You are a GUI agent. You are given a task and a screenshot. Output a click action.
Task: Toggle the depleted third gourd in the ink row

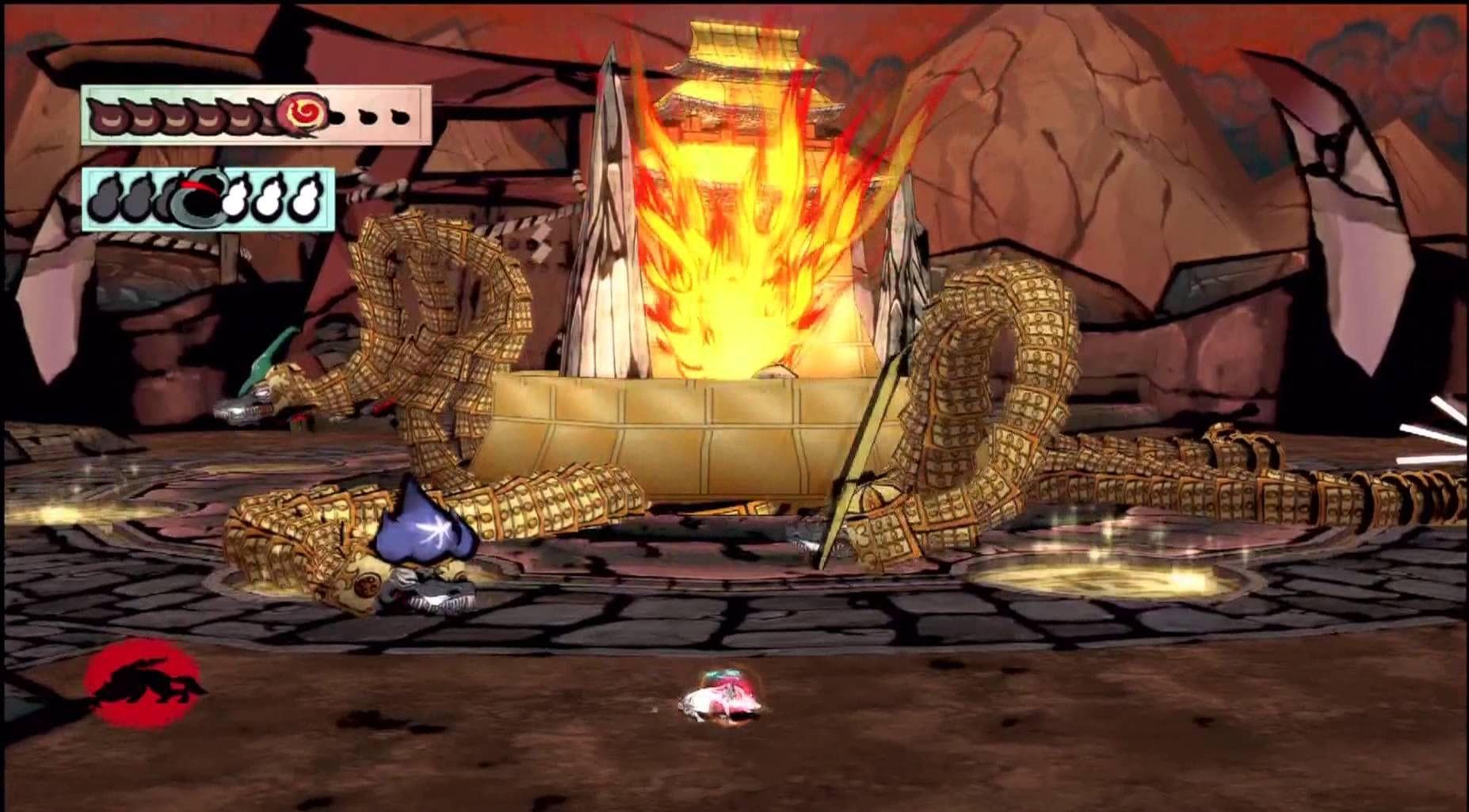pos(166,198)
